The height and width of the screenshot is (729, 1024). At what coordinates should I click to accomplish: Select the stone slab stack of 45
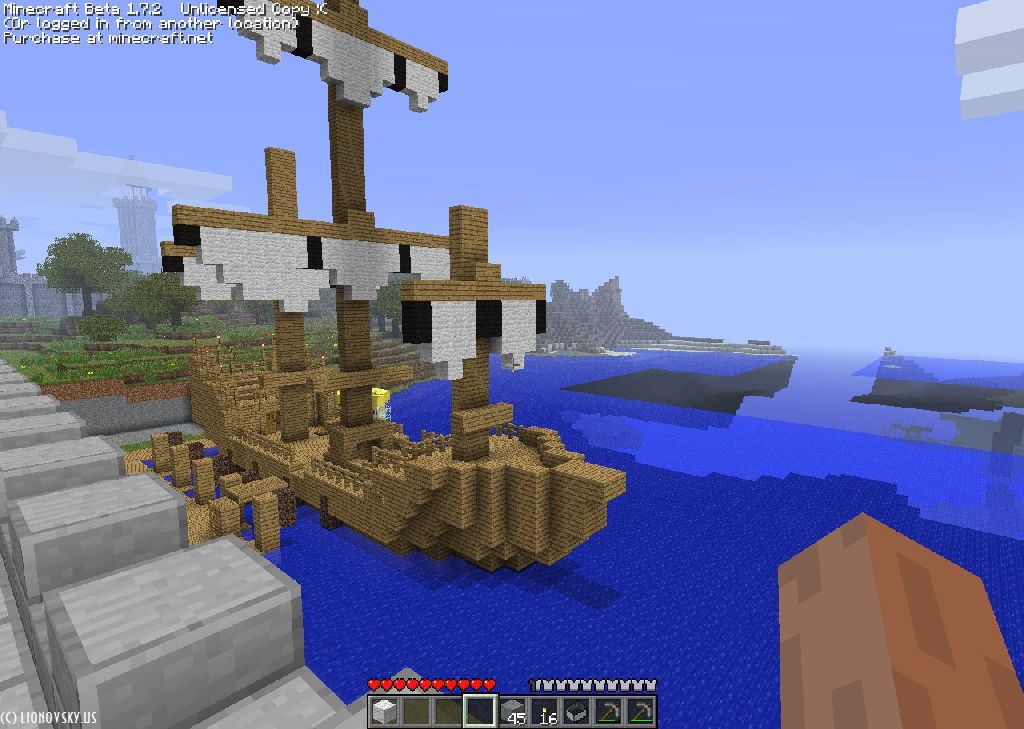pos(514,711)
